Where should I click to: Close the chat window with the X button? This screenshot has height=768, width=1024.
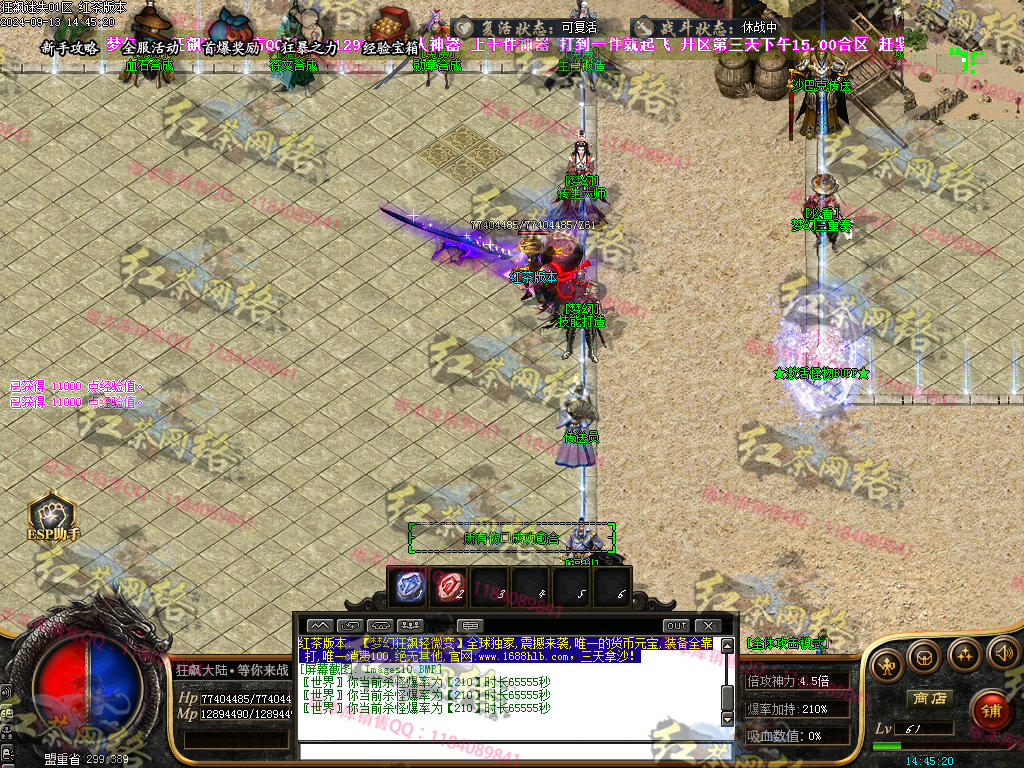(x=709, y=626)
